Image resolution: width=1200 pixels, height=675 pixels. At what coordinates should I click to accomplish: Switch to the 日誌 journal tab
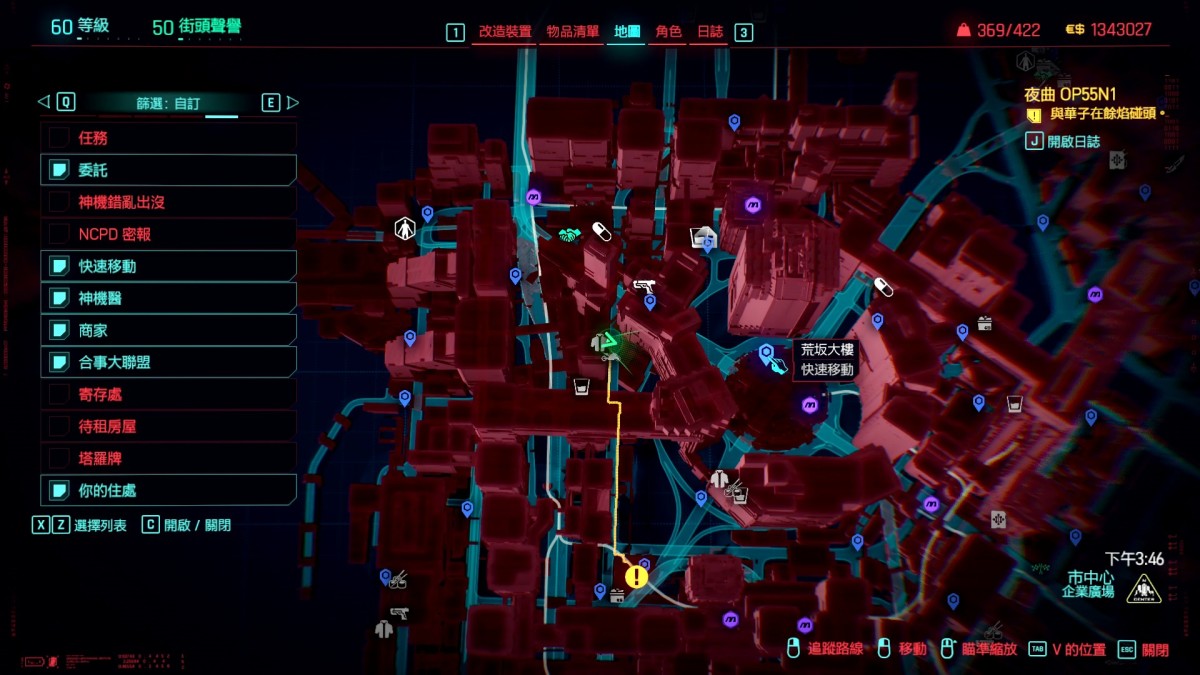710,32
